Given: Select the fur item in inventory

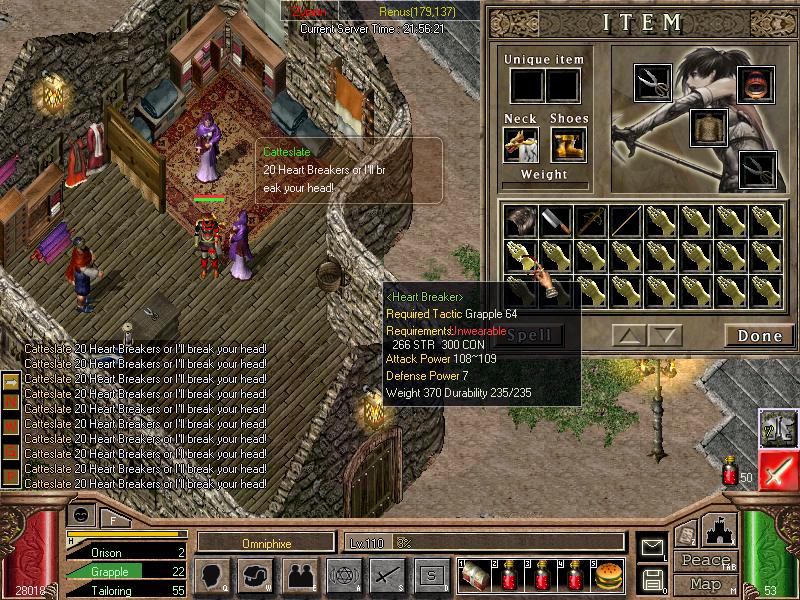Looking at the screenshot, I should click(x=520, y=221).
